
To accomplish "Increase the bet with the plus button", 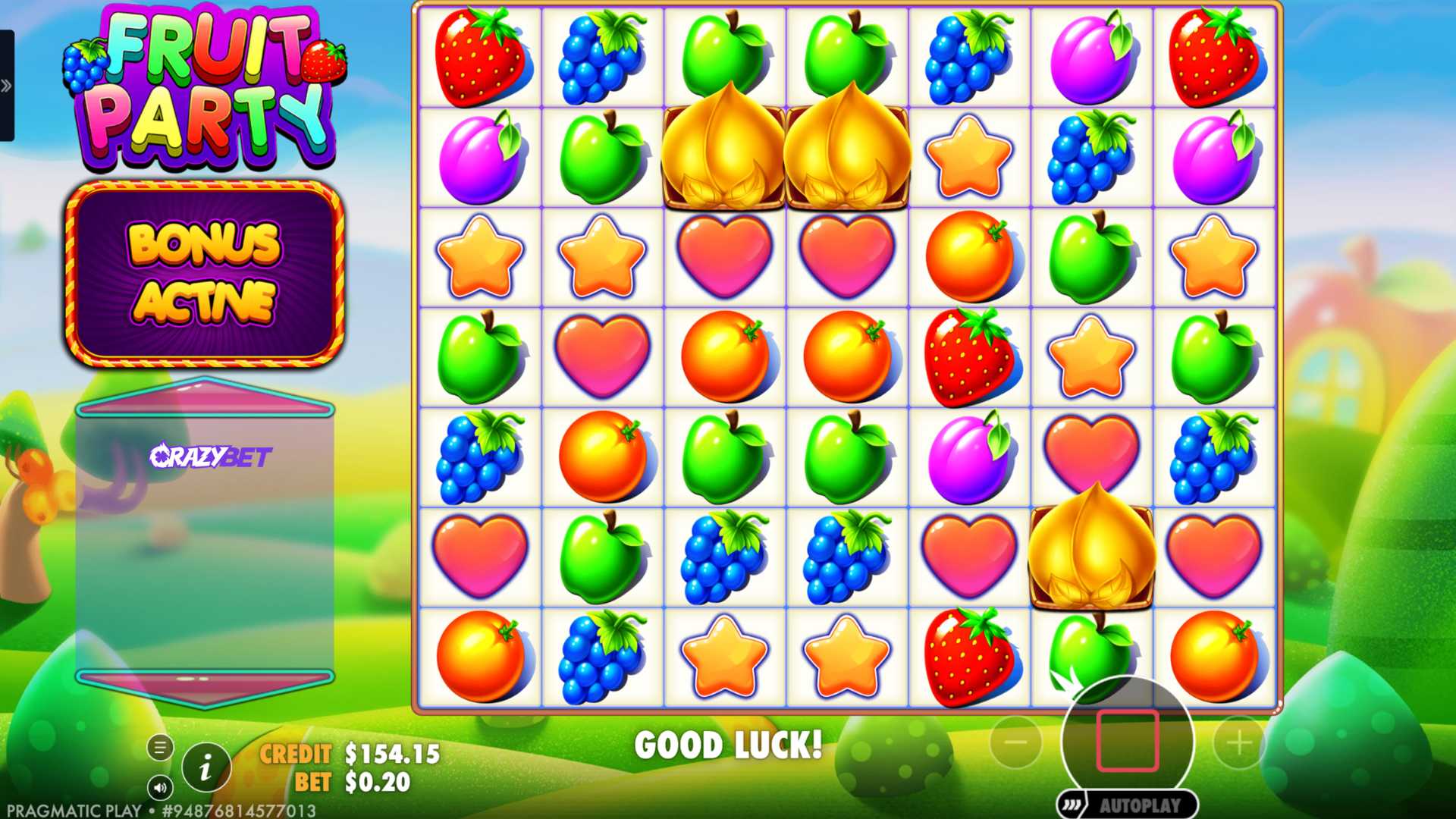I will (1239, 742).
